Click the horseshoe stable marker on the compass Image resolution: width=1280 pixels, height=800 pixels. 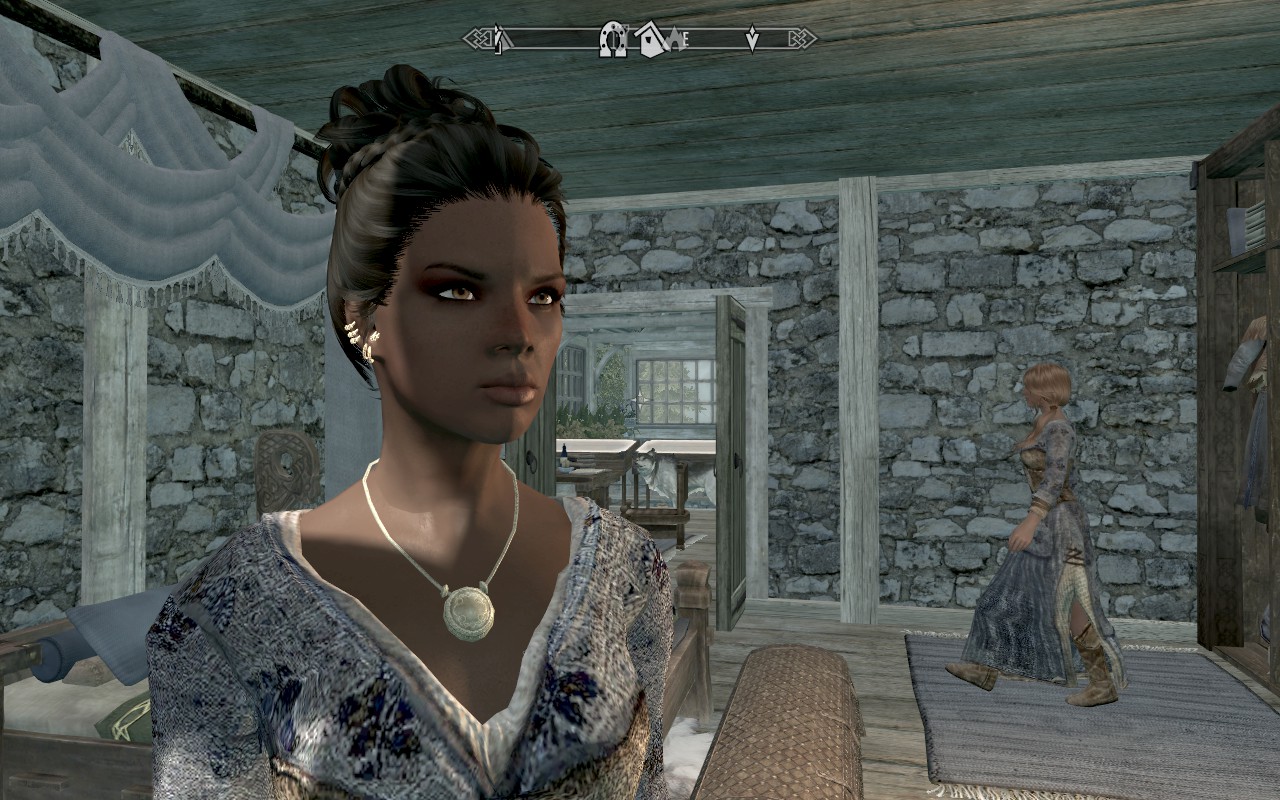click(x=612, y=38)
